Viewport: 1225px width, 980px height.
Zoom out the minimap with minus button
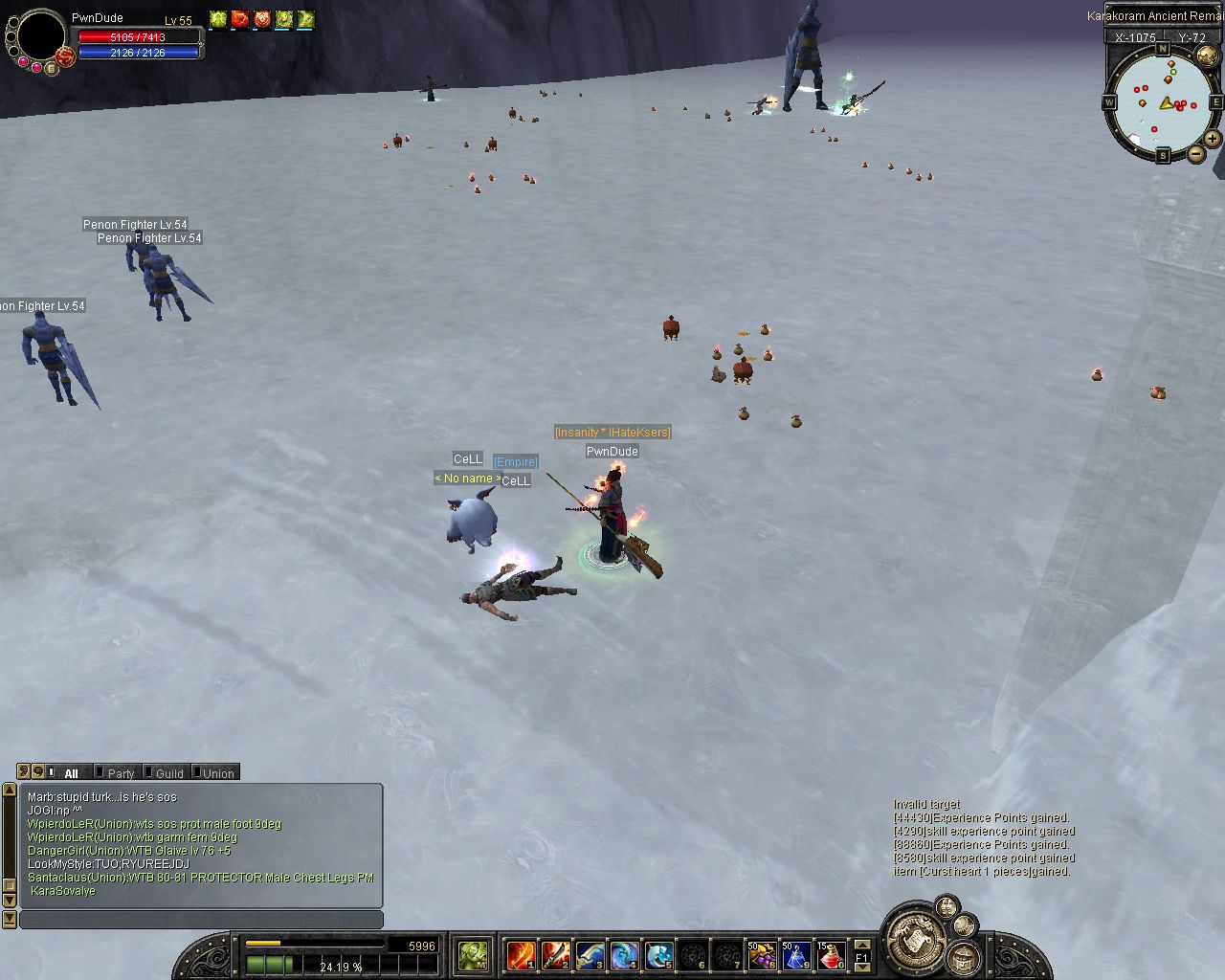point(1196,153)
